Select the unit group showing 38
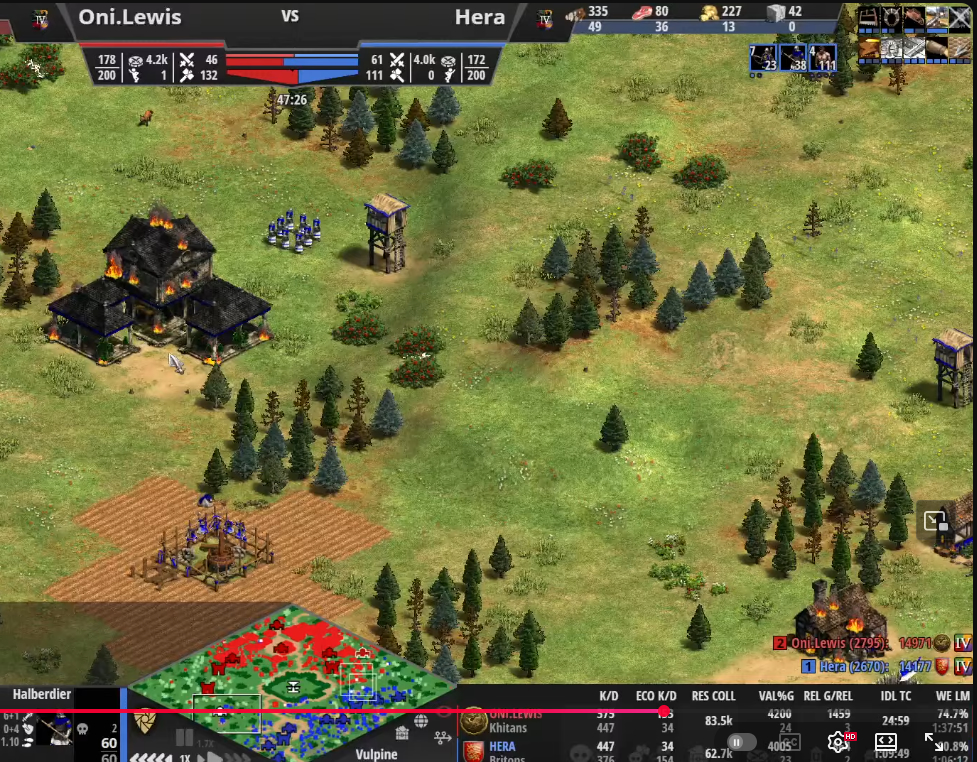Viewport: 977px width, 762px height. 793,57
